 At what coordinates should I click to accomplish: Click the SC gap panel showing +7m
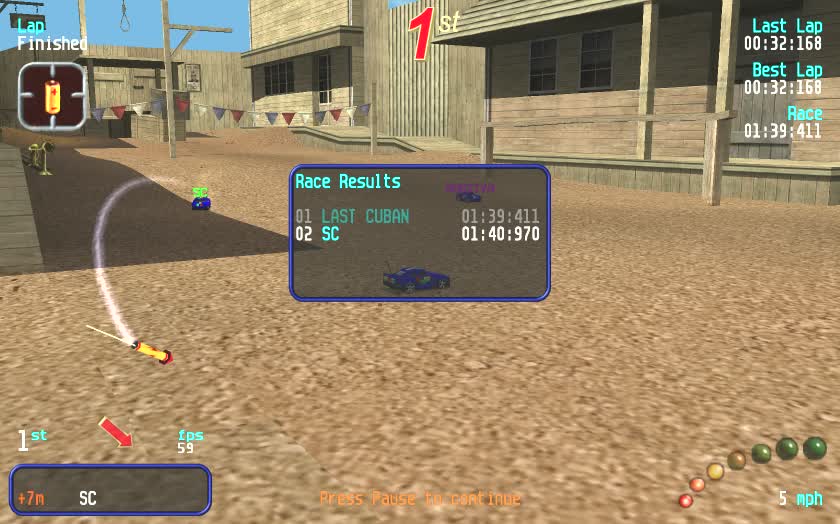tap(110, 490)
